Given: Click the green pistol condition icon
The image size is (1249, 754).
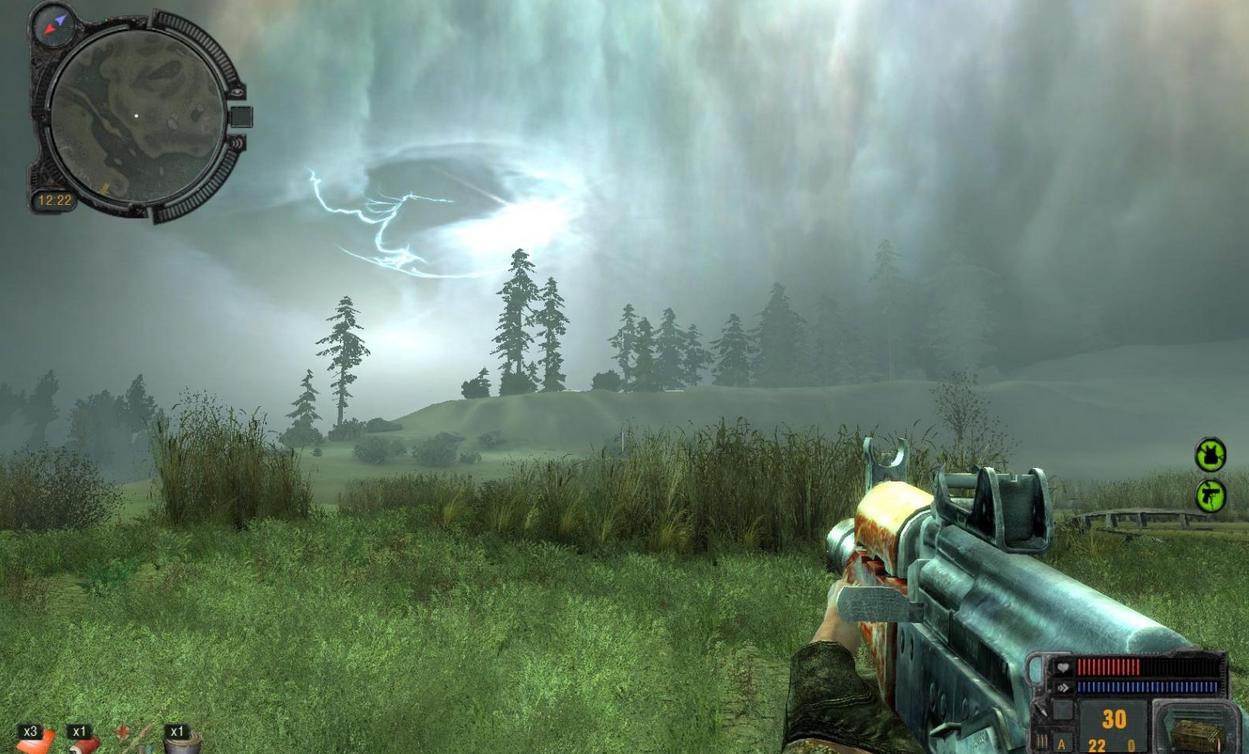Looking at the screenshot, I should (1210, 496).
